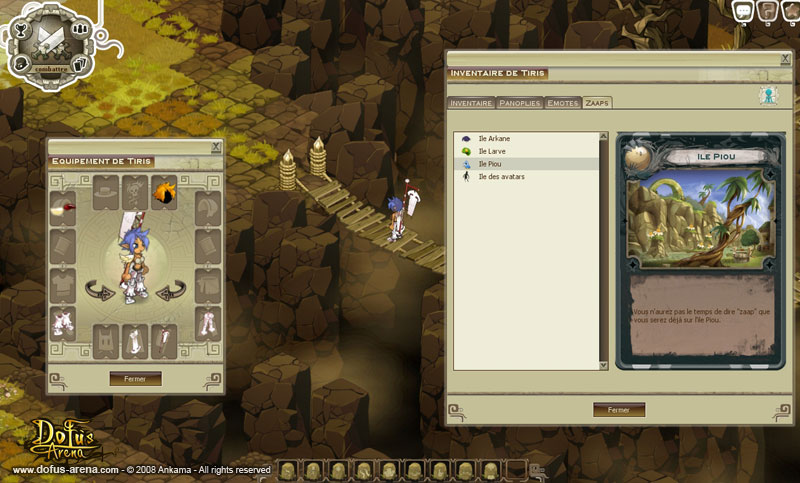The height and width of the screenshot is (483, 800).
Task: Select the Zaaps tab
Action: (597, 103)
